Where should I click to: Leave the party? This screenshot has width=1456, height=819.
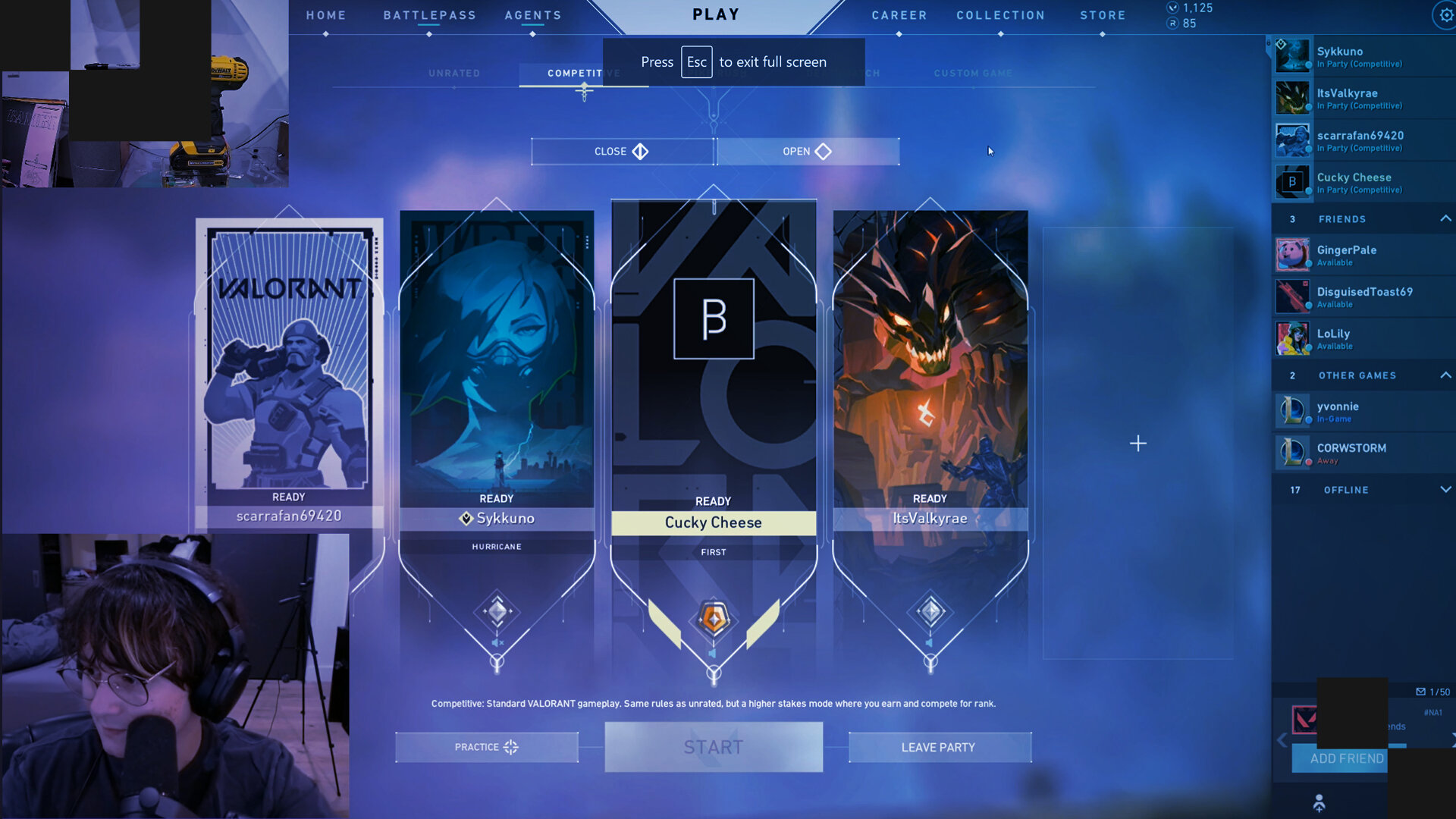(939, 747)
